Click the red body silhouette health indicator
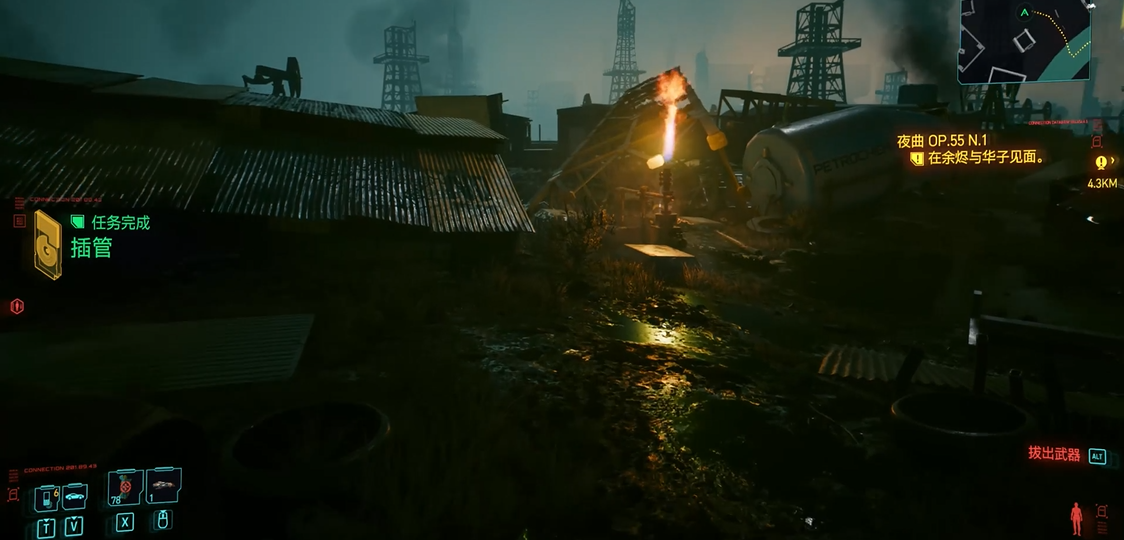1124x540 pixels. coord(1076,517)
